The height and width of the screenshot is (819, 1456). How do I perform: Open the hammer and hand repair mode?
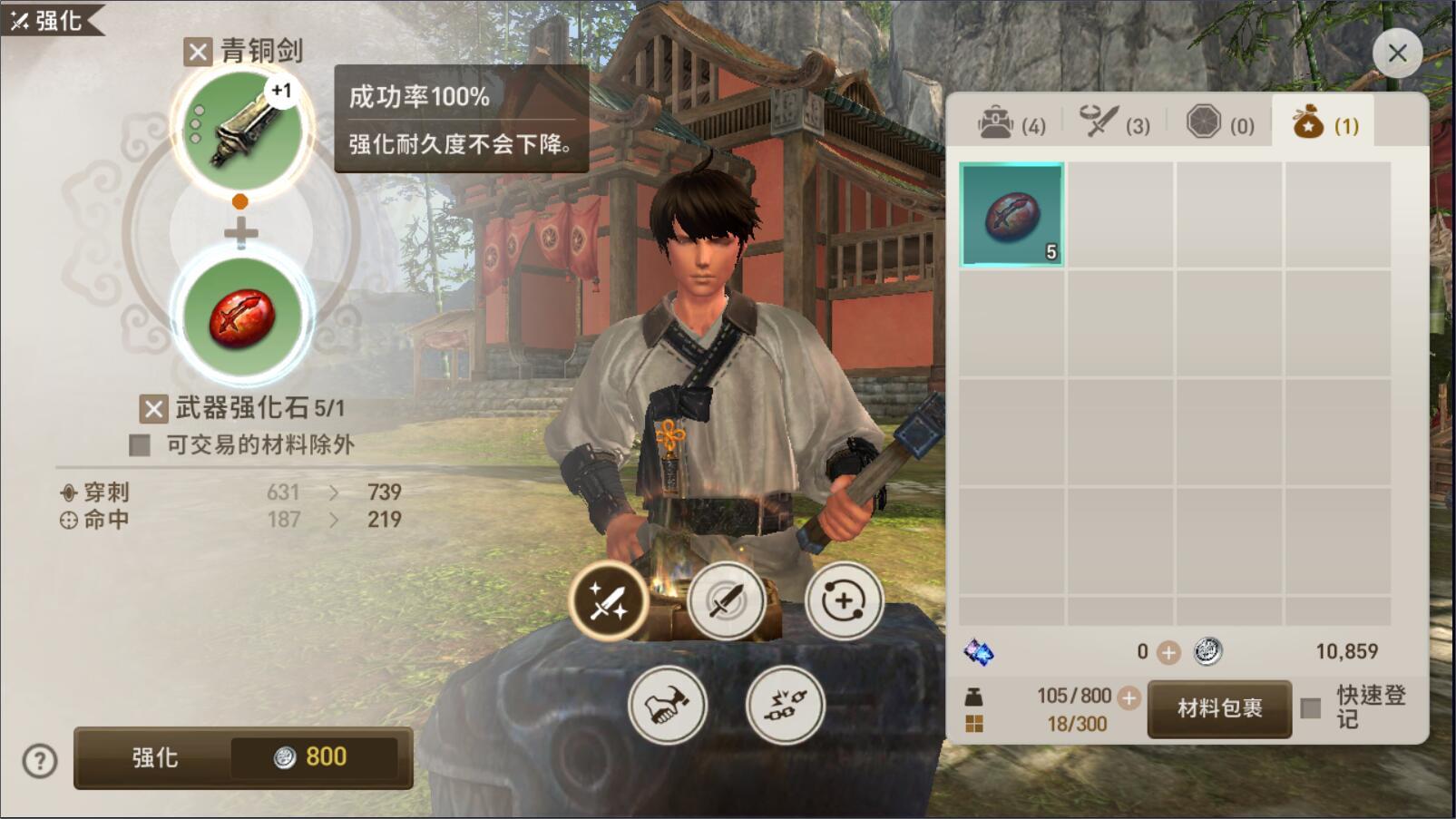pyautogui.click(x=667, y=705)
